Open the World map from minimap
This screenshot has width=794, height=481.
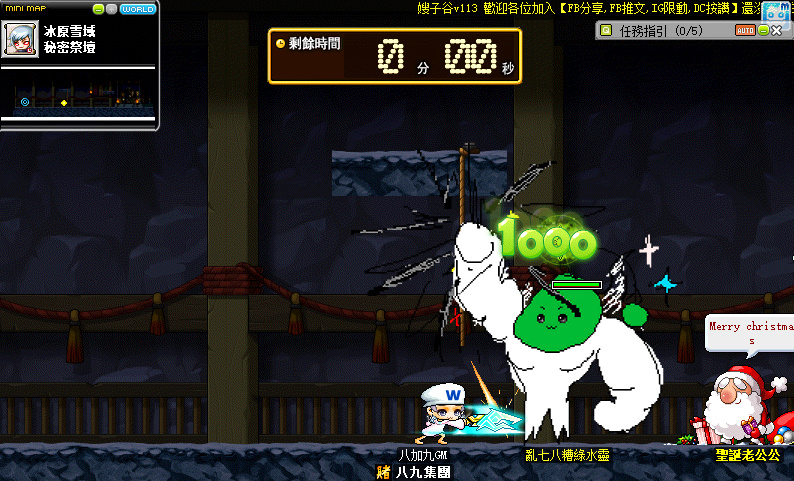click(x=138, y=9)
